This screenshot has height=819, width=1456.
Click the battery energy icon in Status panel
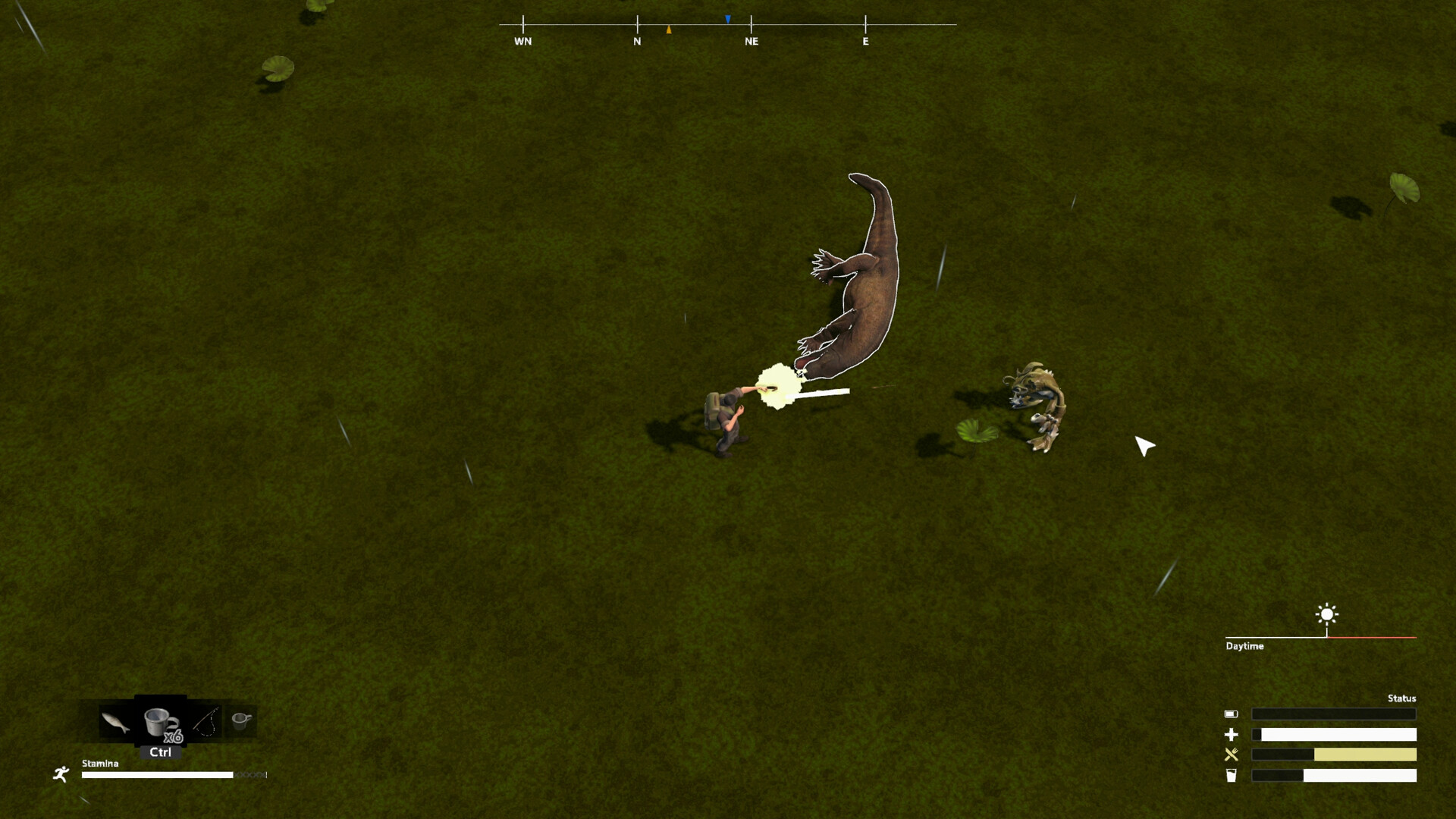(1231, 714)
